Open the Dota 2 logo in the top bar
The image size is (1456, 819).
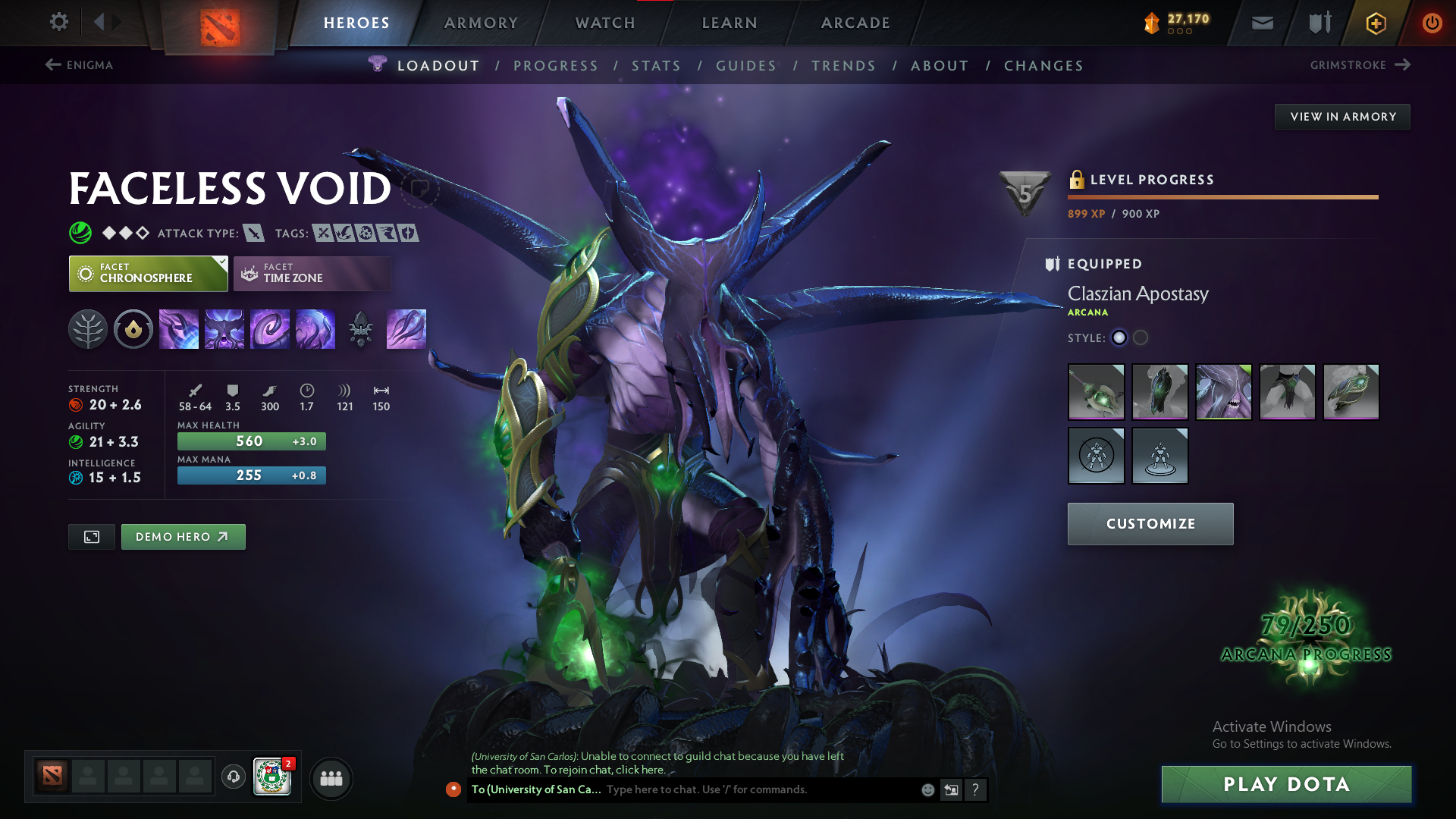[x=219, y=23]
